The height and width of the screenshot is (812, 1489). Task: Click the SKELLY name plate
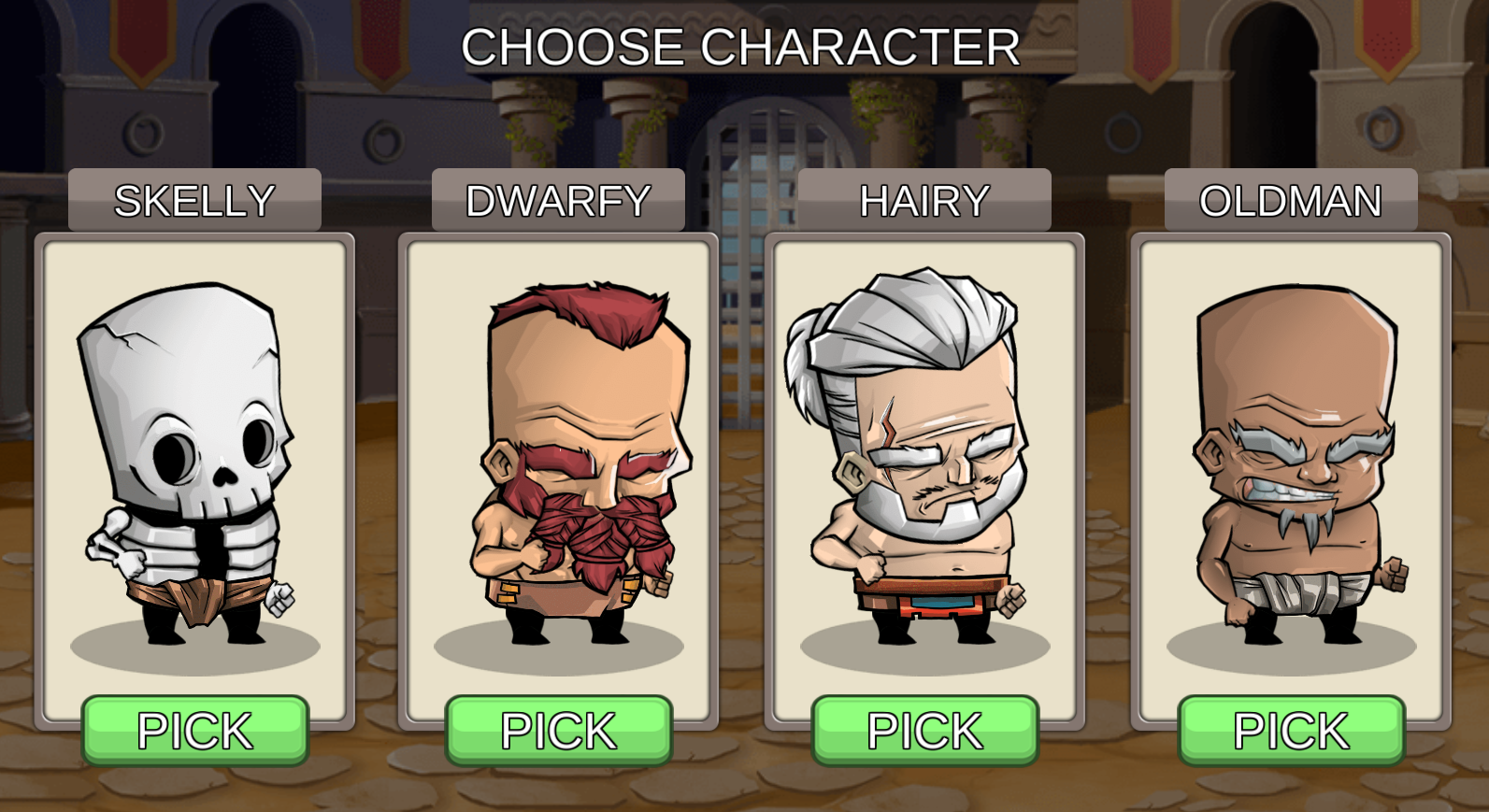click(193, 199)
